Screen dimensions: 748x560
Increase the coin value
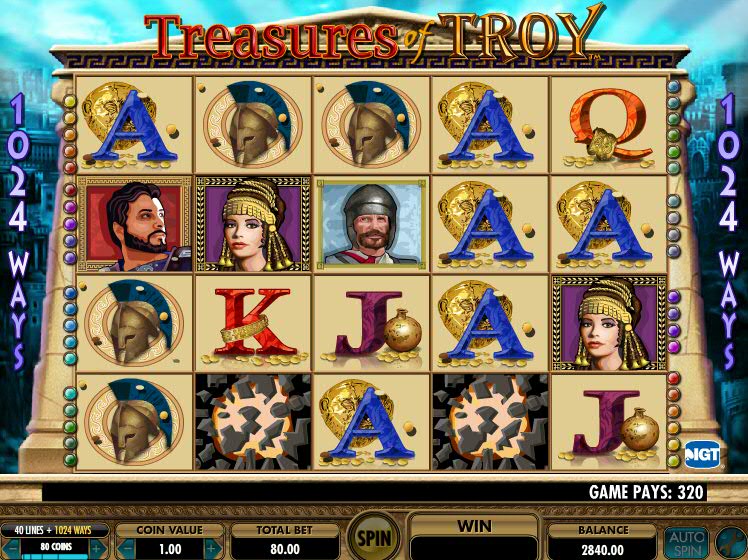coord(212,547)
